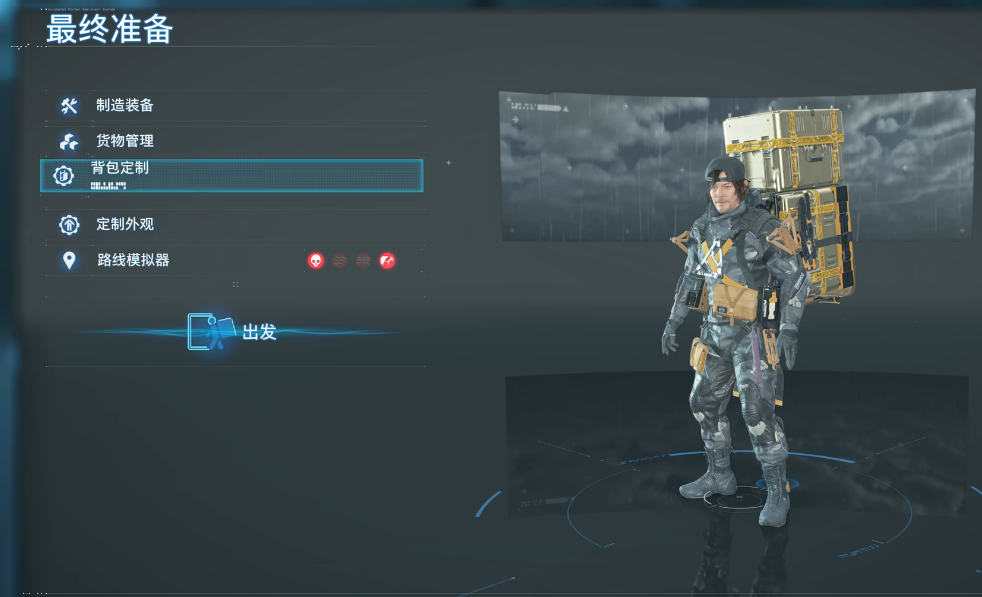
Task: Select 货物管理 cargo management
Action: point(124,141)
